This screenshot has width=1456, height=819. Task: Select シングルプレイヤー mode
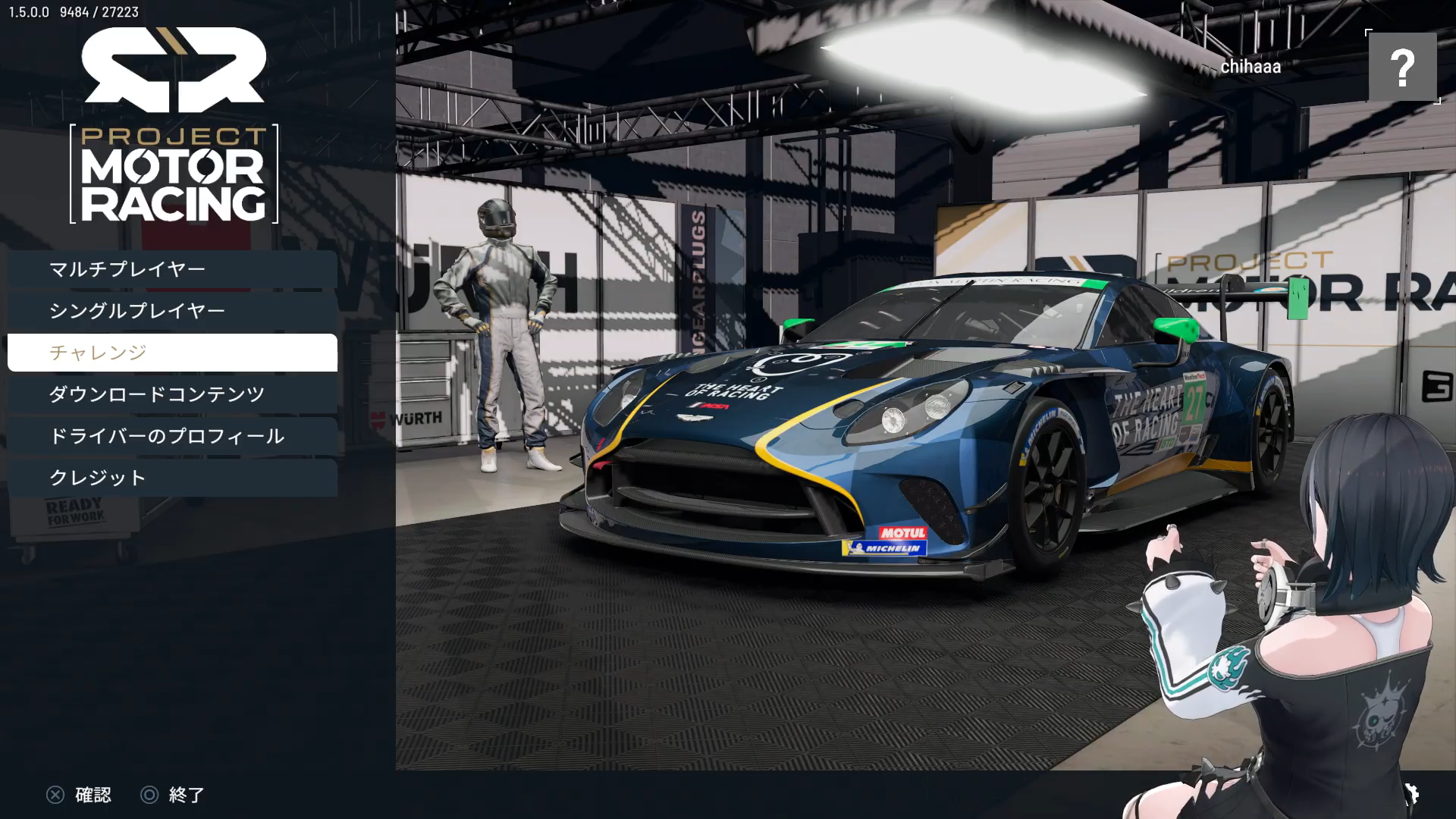click(x=172, y=311)
